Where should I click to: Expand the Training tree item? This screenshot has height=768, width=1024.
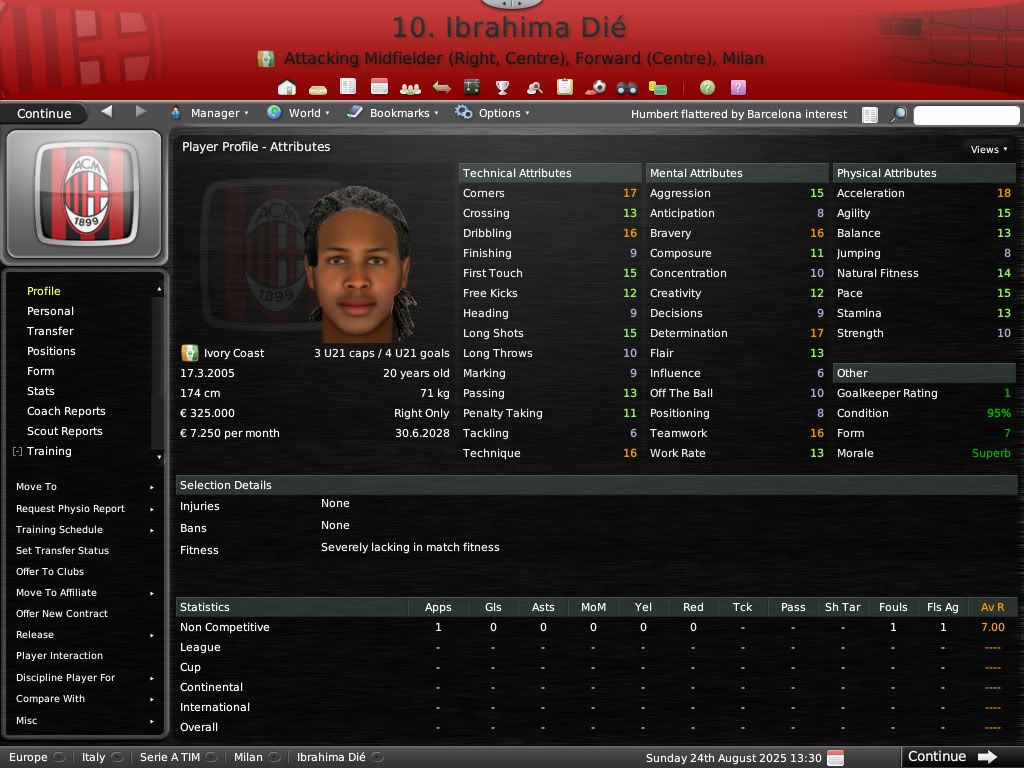pyautogui.click(x=17, y=452)
